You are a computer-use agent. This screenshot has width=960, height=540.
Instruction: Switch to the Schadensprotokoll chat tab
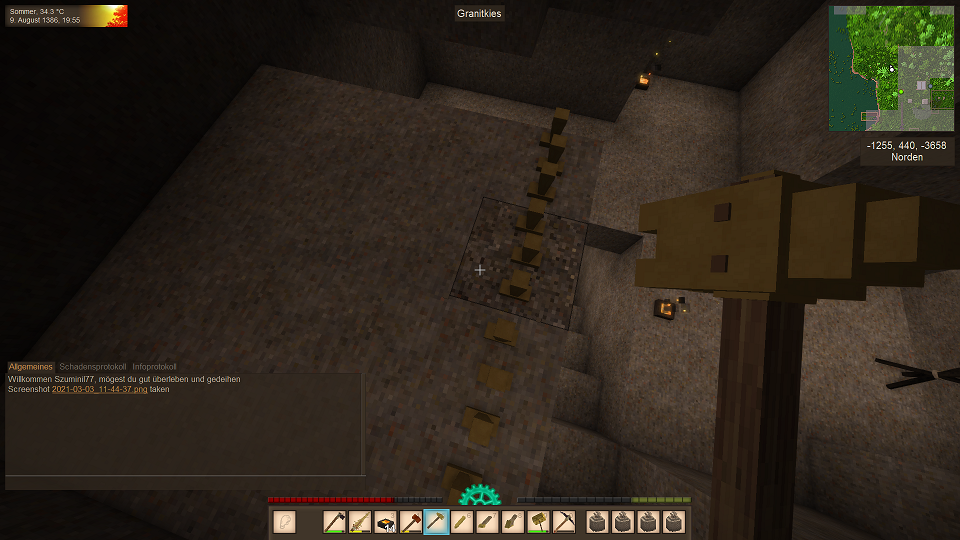94,367
